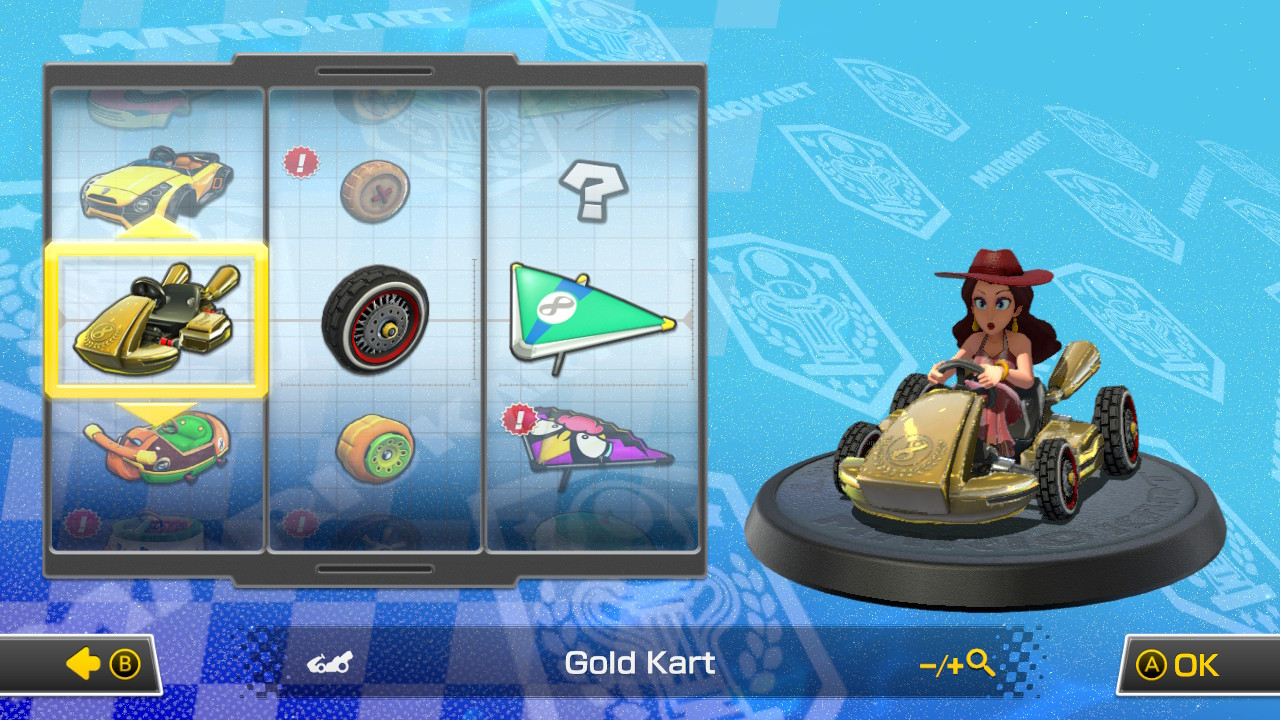This screenshot has width=1280, height=720.
Task: Click the Gold Kart name label
Action: [x=640, y=662]
